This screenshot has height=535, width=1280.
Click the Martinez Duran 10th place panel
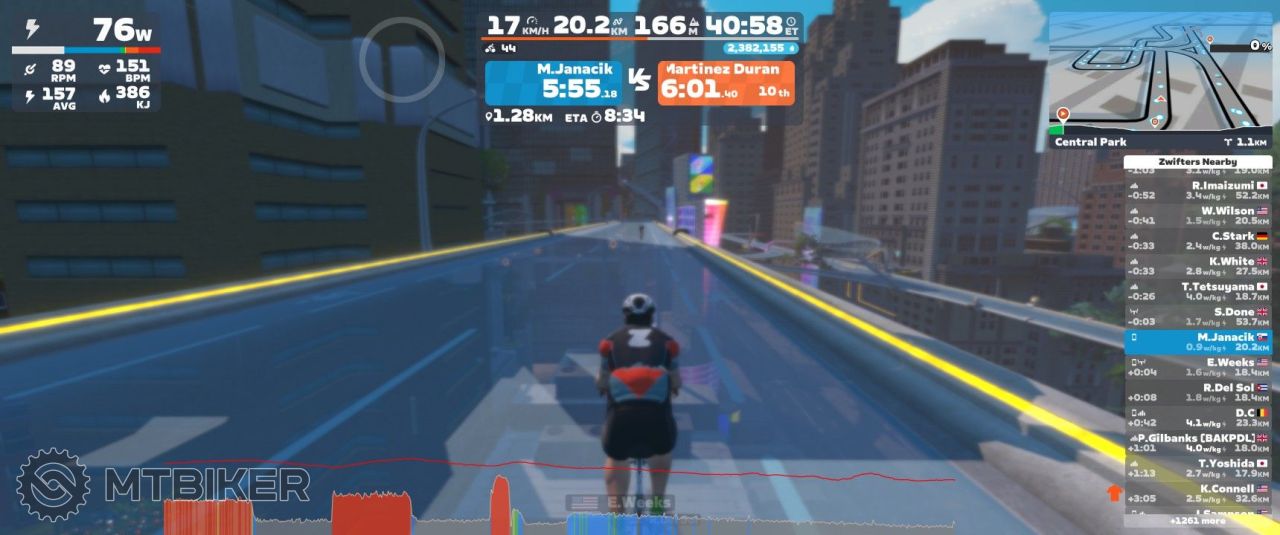point(726,83)
